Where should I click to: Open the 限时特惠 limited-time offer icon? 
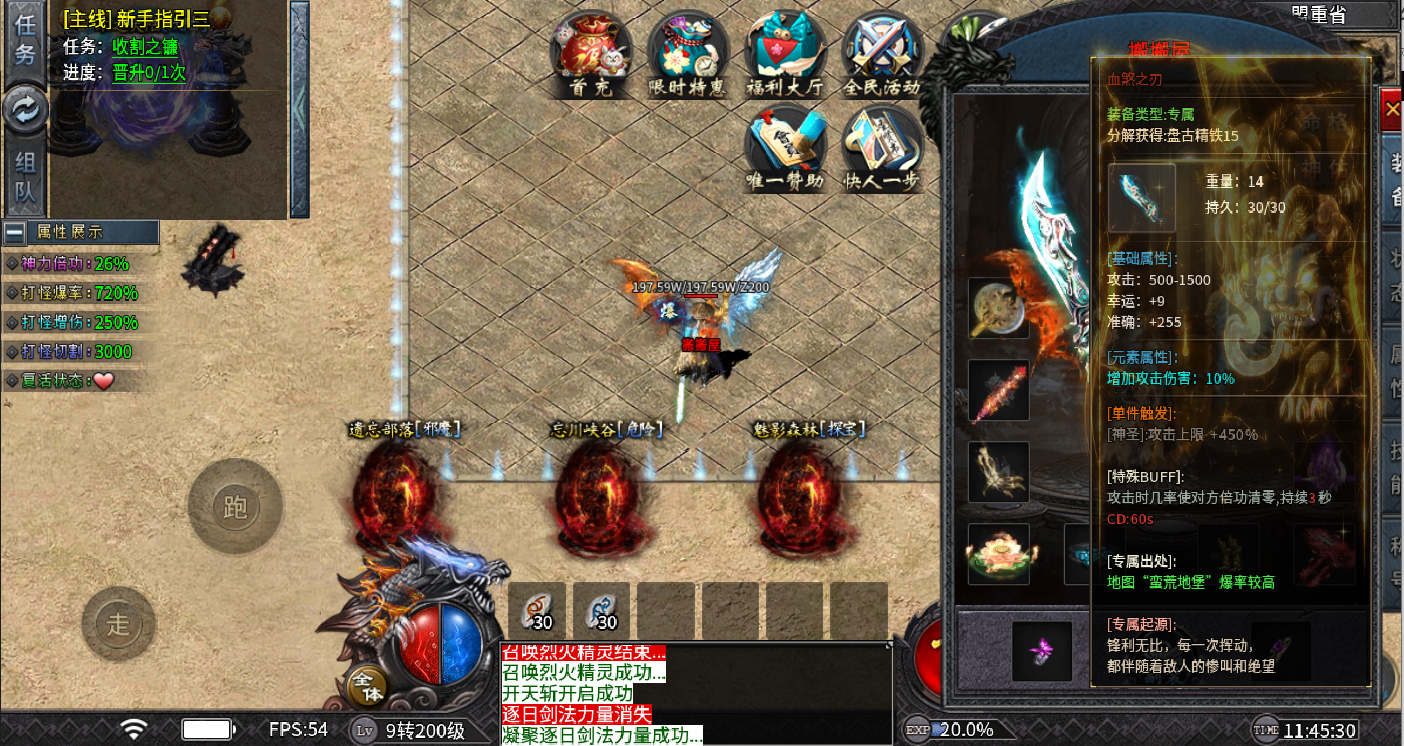(x=687, y=57)
